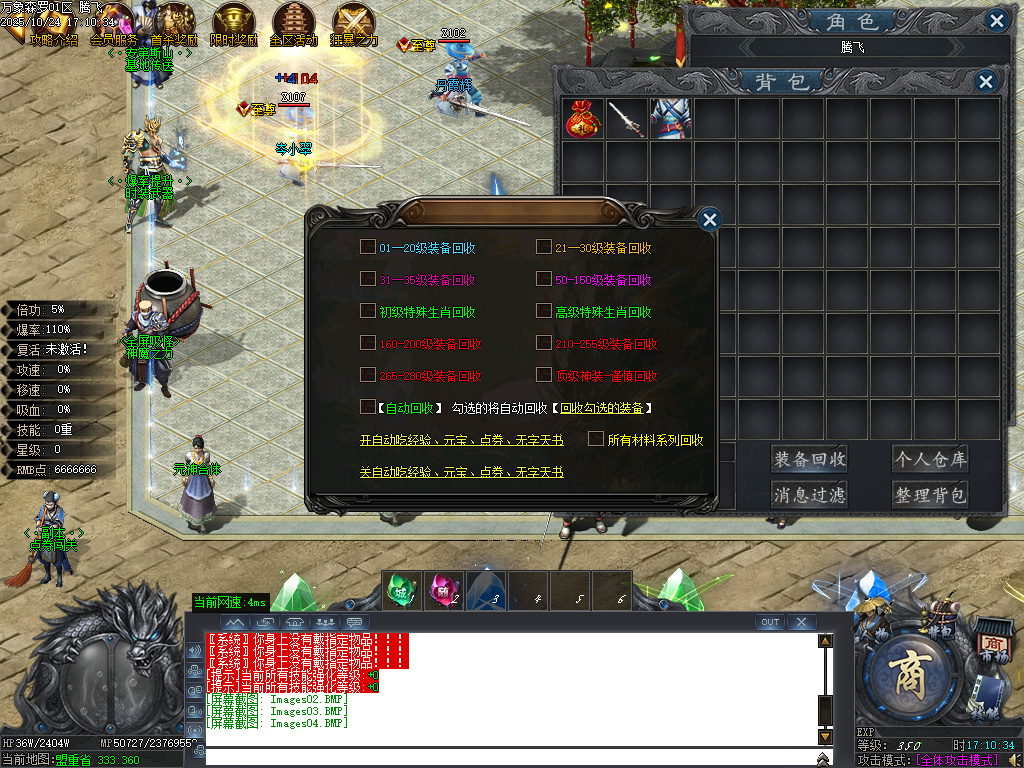Viewport: 1024px width, 768px height.
Task: Open the 个人仓库 personal warehouse
Action: coord(930,460)
